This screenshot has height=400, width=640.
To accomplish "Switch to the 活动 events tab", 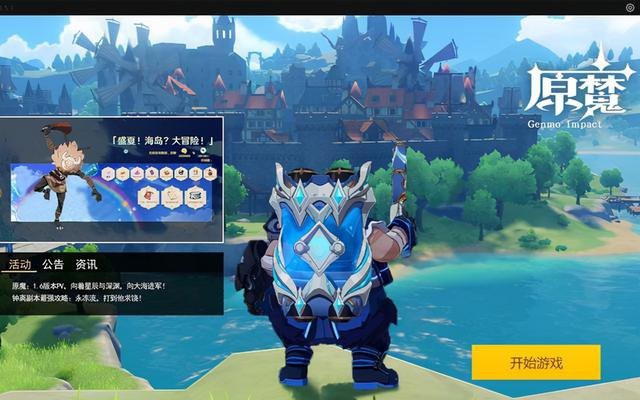I will [20, 265].
